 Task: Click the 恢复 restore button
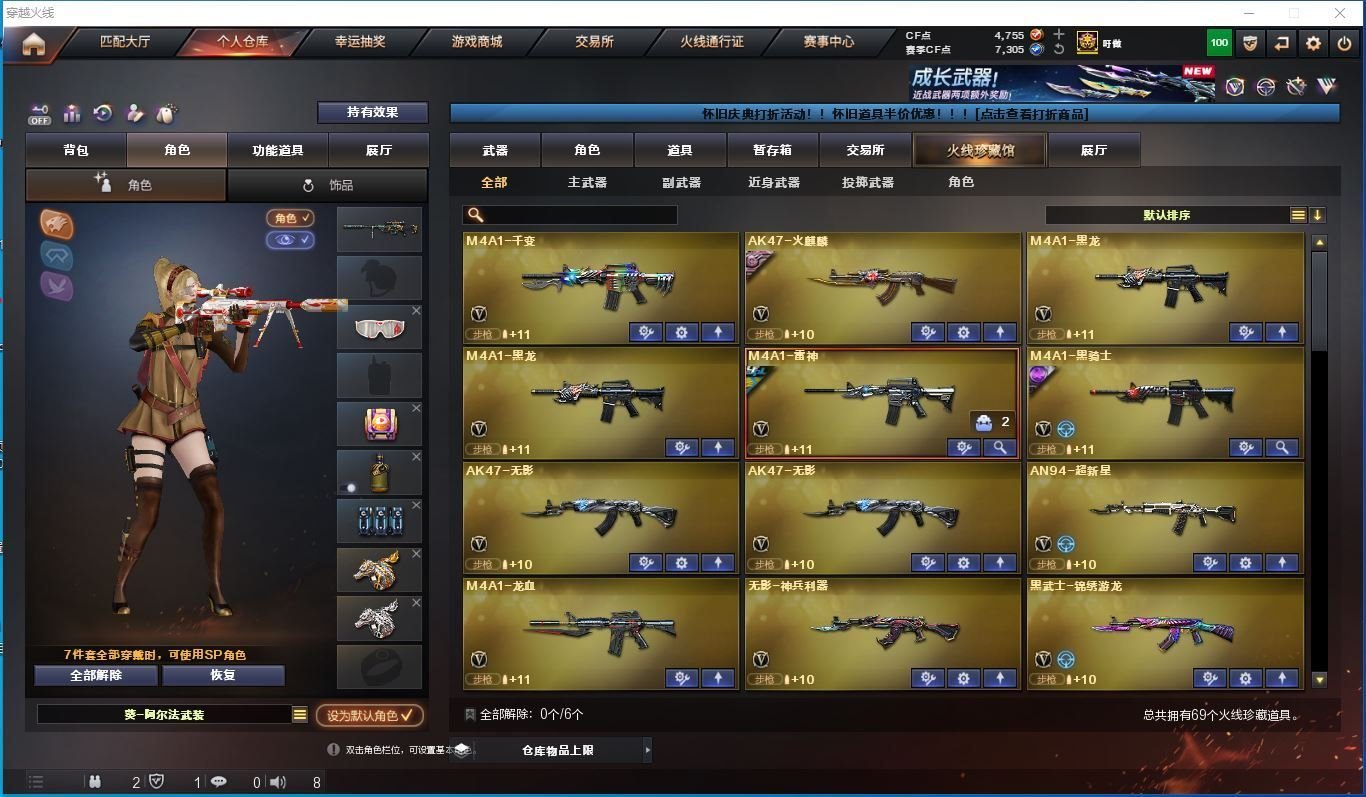[222, 675]
